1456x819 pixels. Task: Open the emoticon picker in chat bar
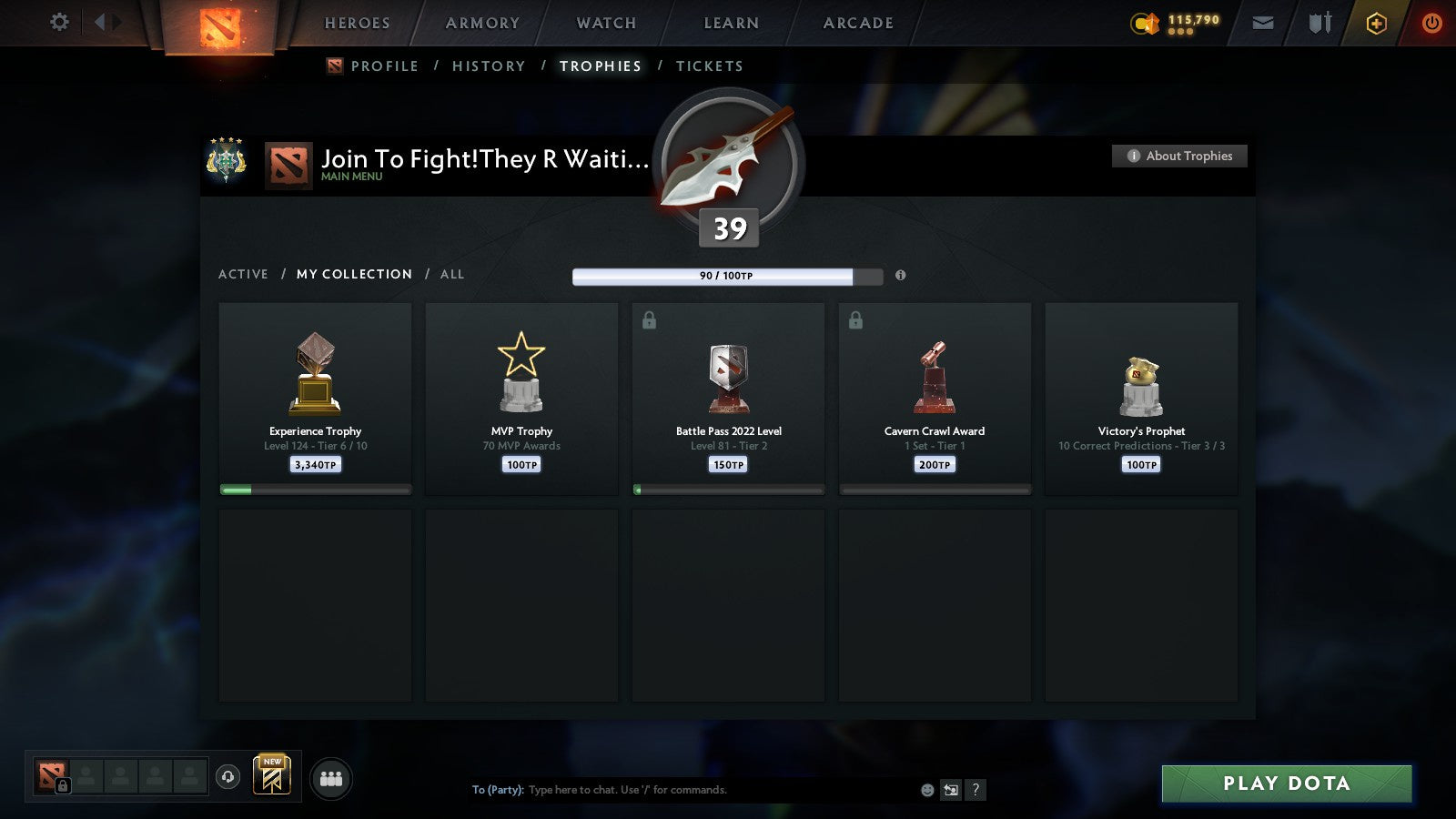(926, 790)
